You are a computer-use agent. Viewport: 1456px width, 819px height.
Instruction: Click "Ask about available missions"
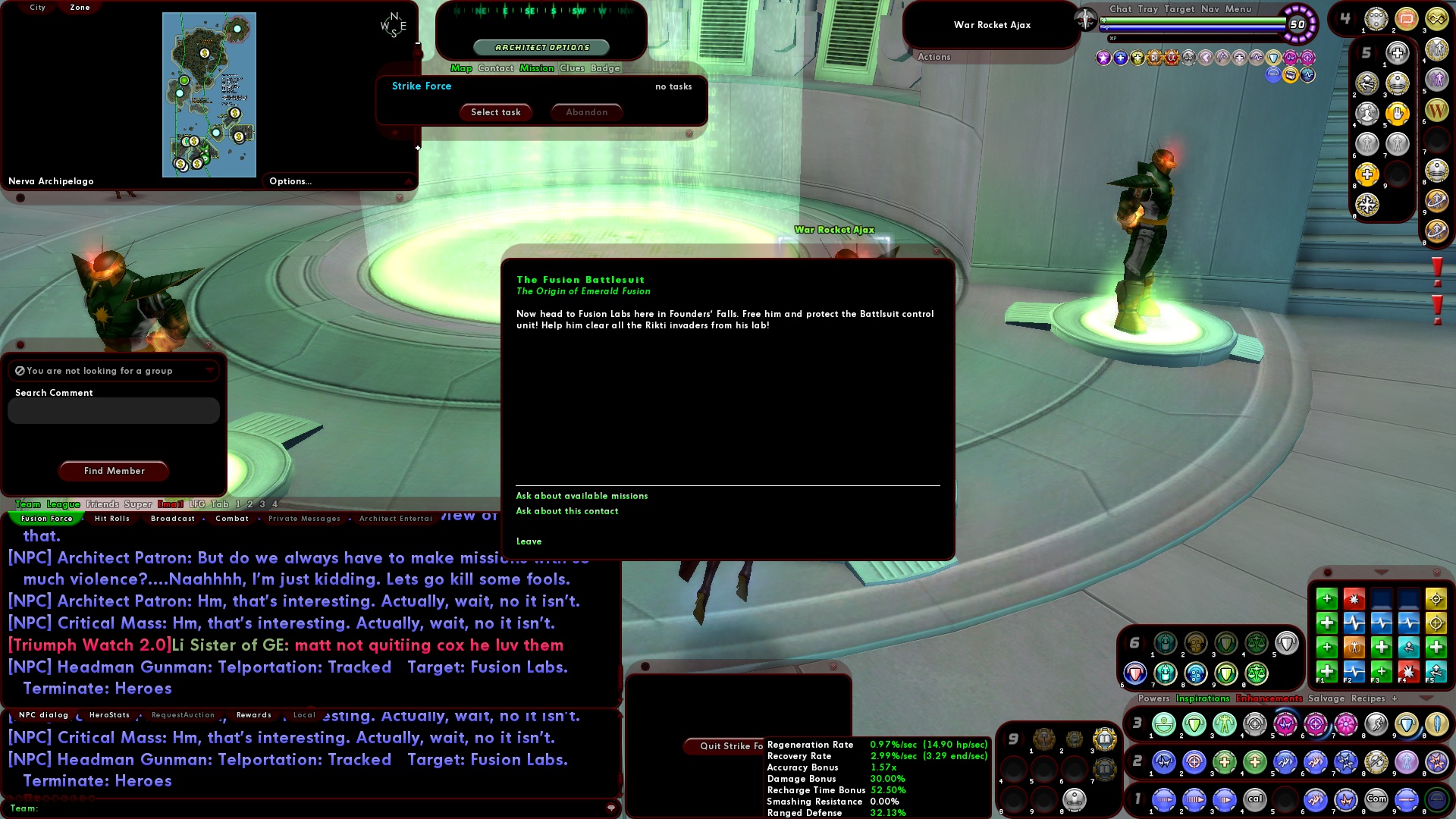tap(582, 495)
